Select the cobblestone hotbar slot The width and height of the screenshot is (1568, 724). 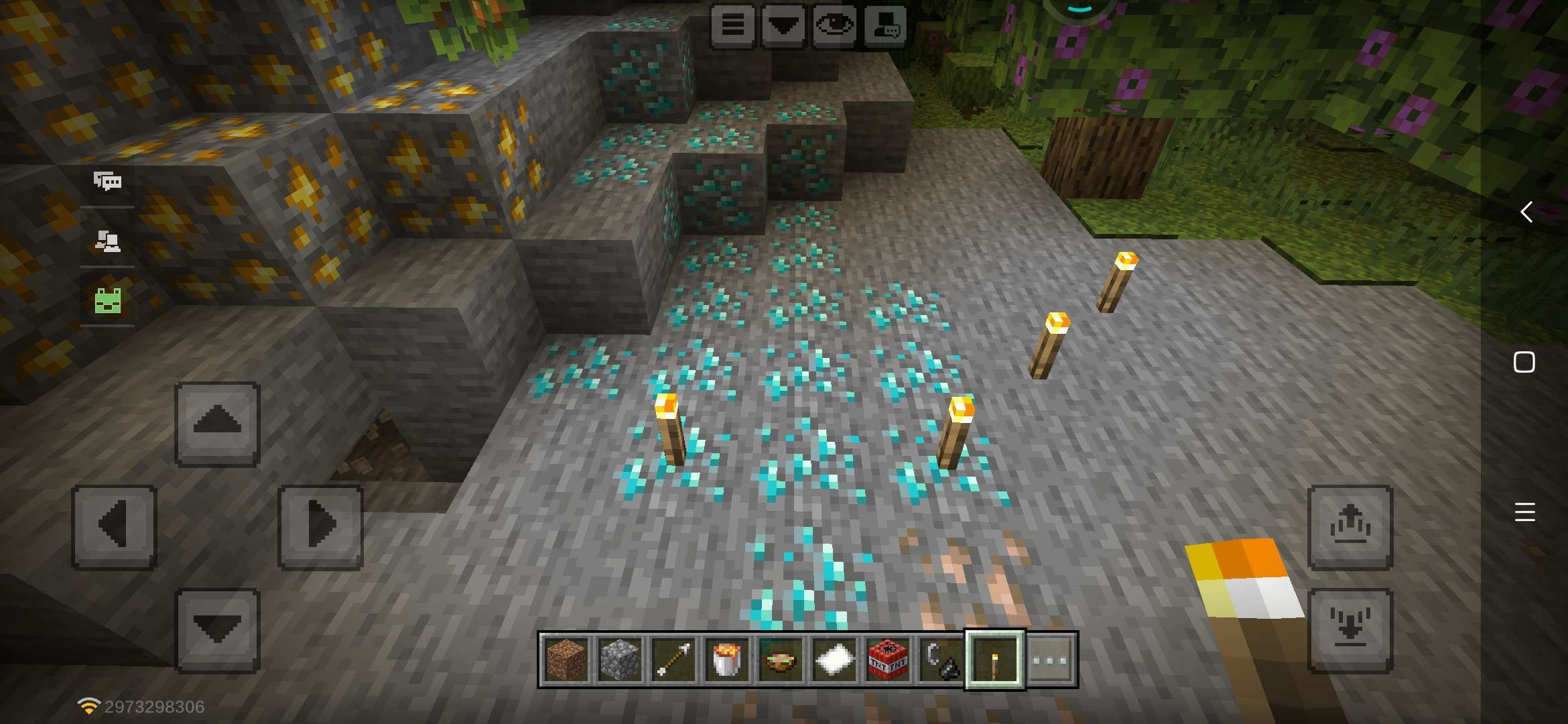[620, 660]
